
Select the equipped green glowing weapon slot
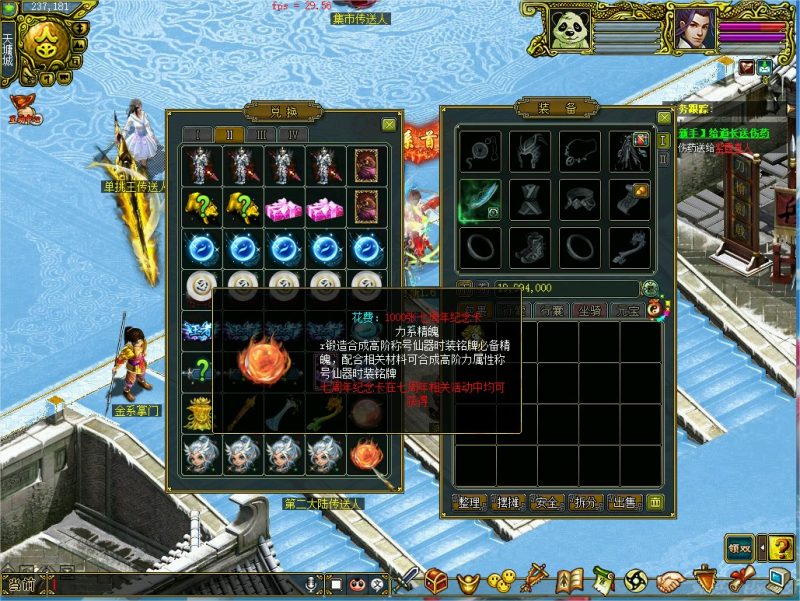(x=480, y=200)
